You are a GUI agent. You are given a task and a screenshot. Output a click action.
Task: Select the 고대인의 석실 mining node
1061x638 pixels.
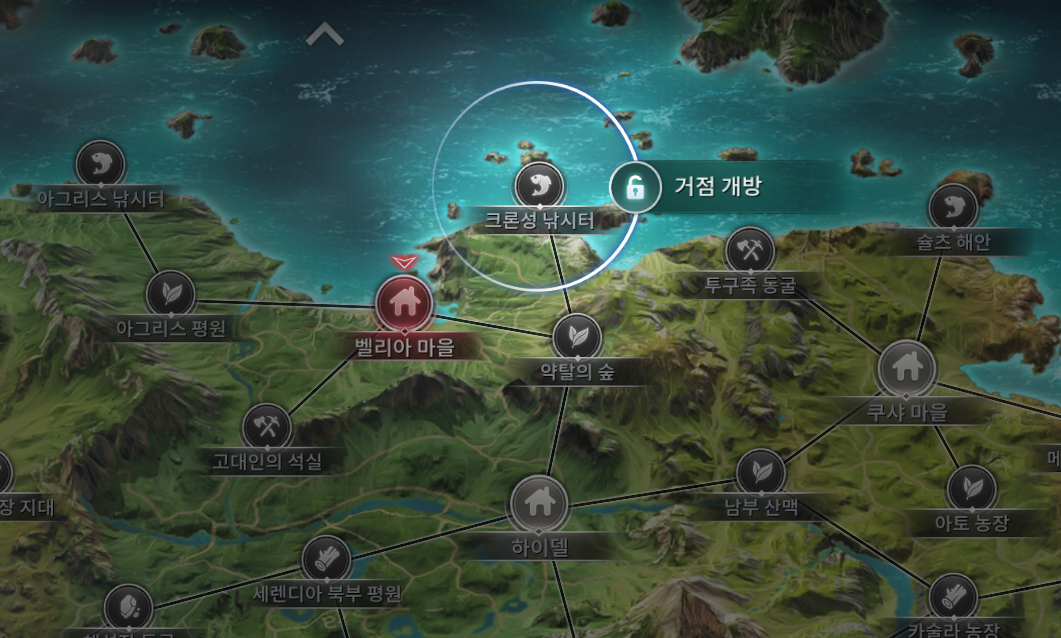[267, 427]
